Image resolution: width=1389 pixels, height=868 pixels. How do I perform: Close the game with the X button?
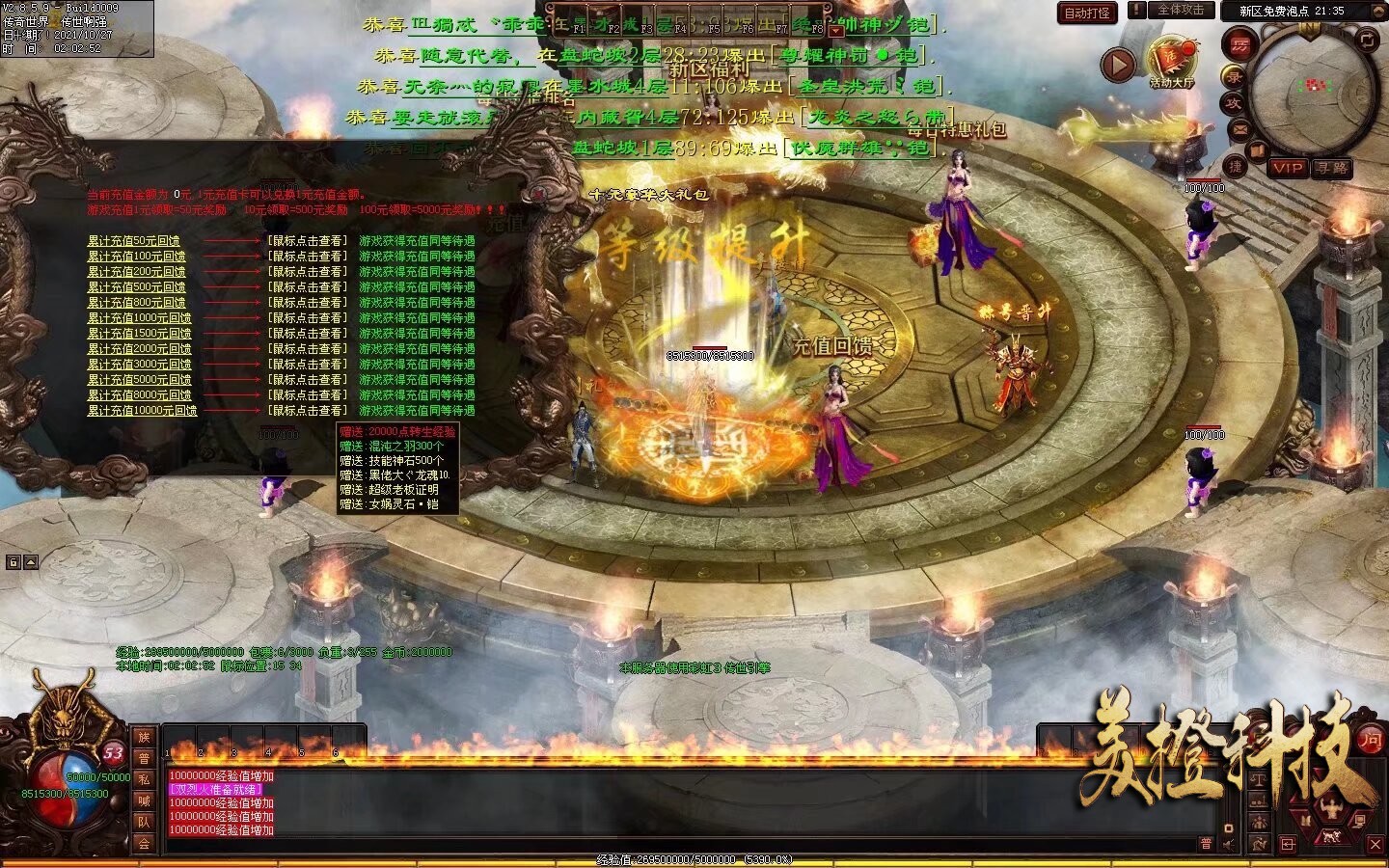[x=1375, y=844]
